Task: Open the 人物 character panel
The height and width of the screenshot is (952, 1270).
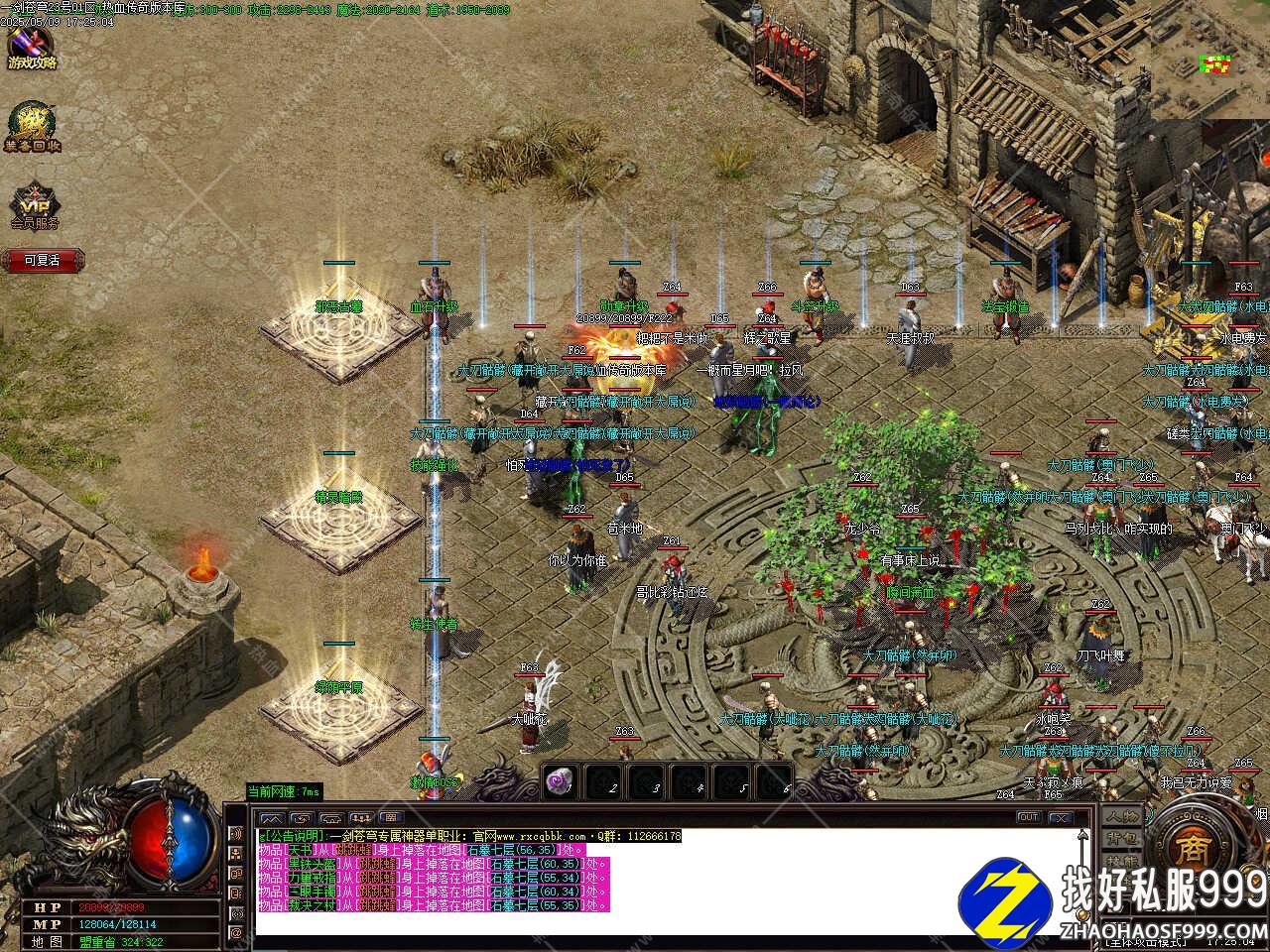Action: click(1123, 816)
